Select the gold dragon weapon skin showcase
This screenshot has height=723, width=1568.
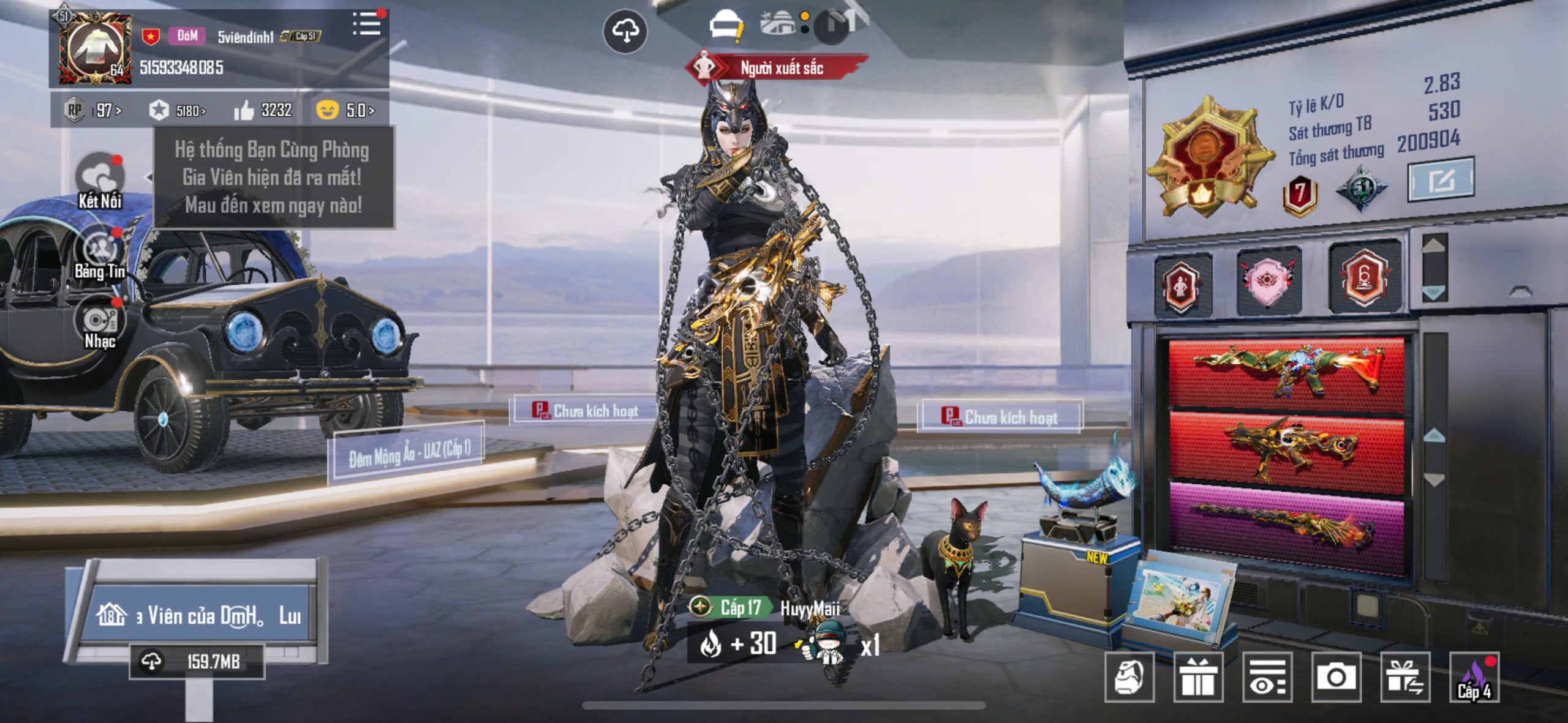1287,449
